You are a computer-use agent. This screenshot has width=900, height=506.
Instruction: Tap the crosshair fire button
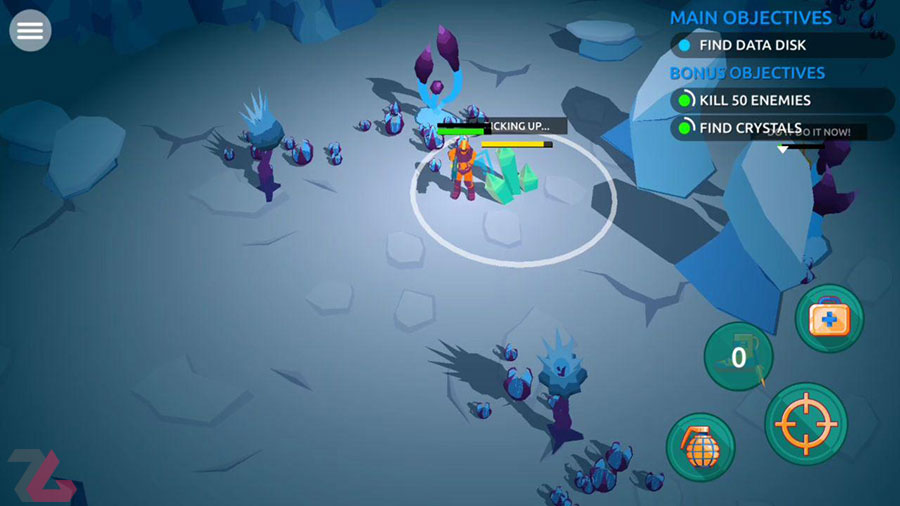coord(806,423)
